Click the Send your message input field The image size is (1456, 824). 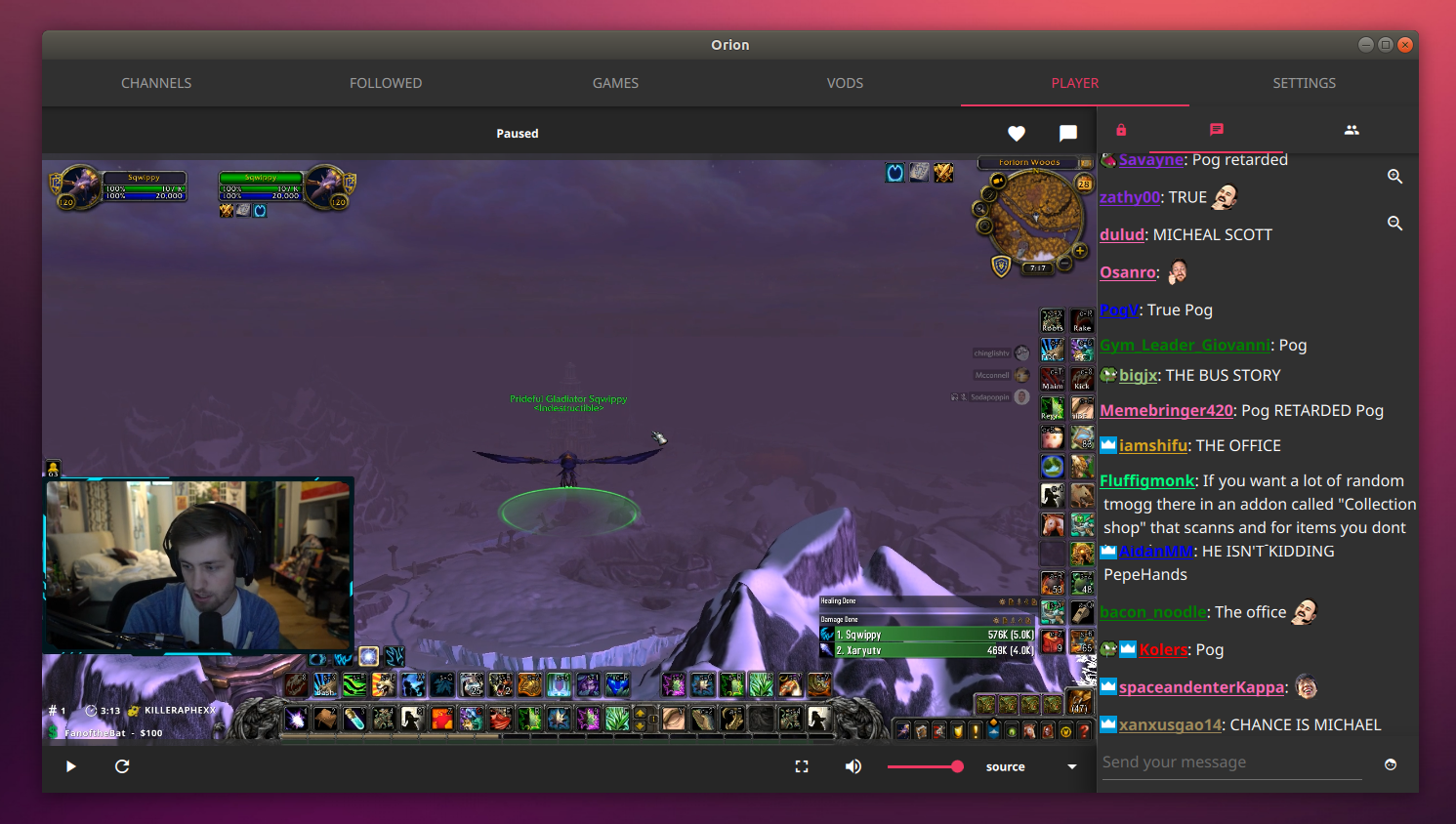(1230, 762)
